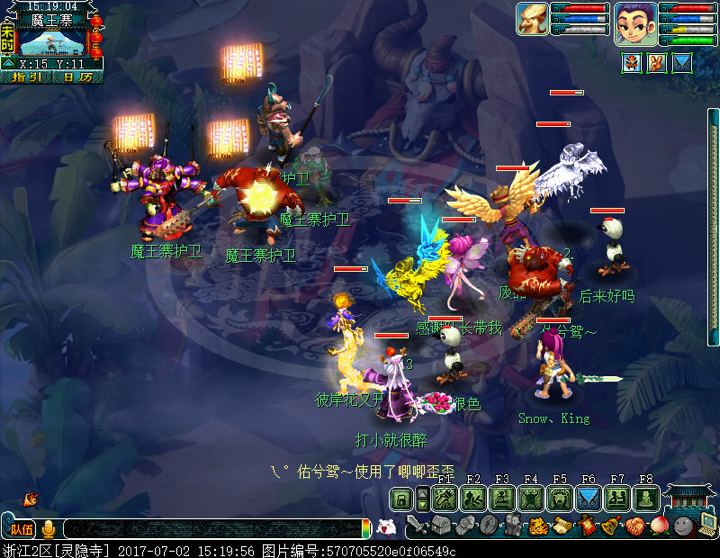Click the peach icon in bottom toolbar

tap(658, 526)
